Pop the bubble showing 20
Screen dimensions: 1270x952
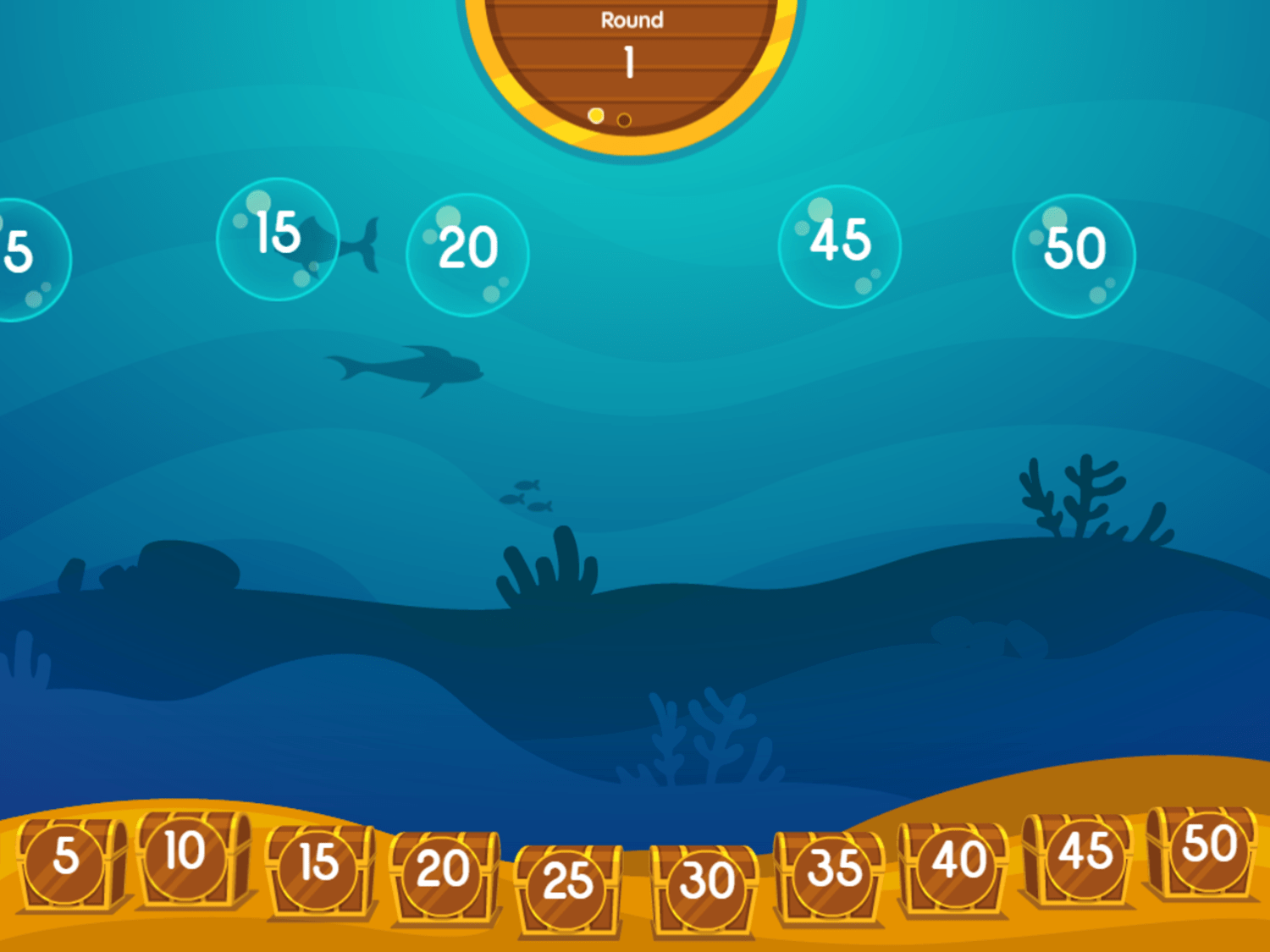pos(468,250)
